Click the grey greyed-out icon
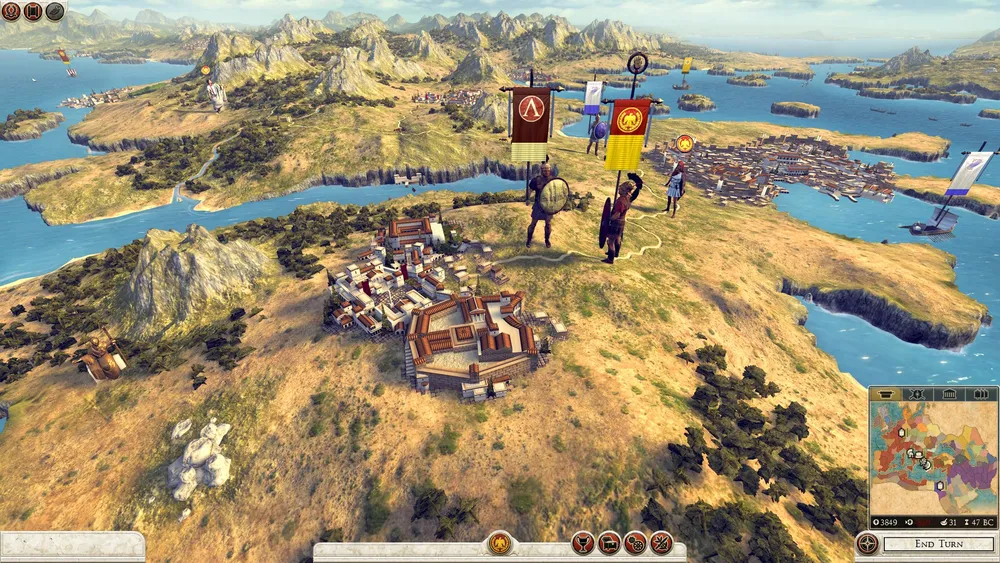This screenshot has width=1000, height=563. pyautogui.click(x=55, y=12)
